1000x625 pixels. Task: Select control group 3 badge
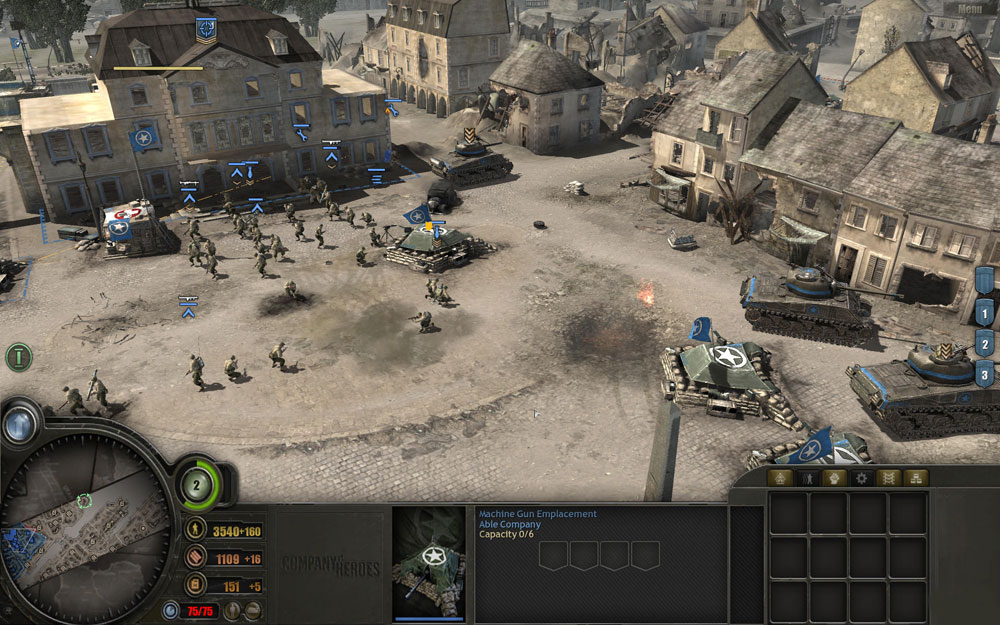pos(985,376)
